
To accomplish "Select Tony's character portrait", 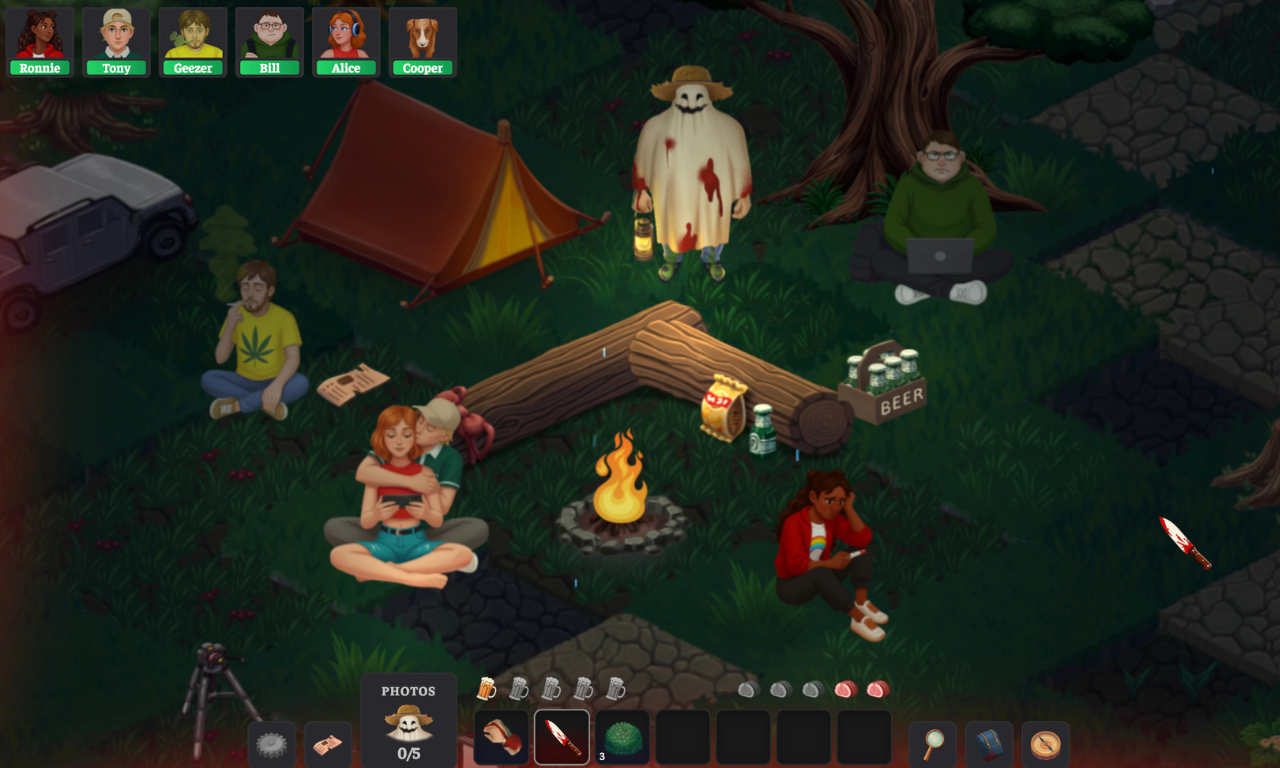I will click(x=116, y=42).
